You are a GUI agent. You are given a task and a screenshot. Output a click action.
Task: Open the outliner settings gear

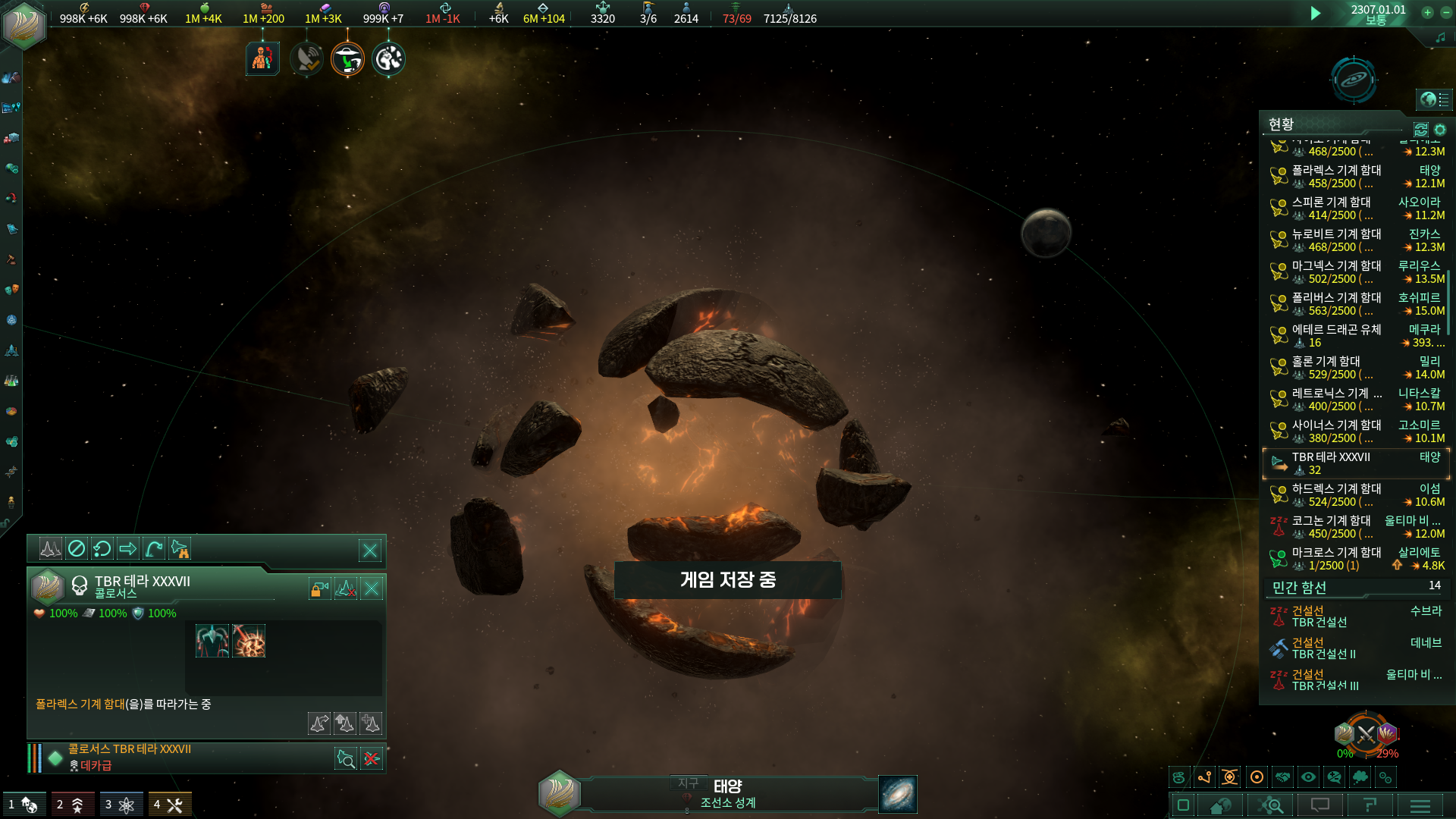1440,130
